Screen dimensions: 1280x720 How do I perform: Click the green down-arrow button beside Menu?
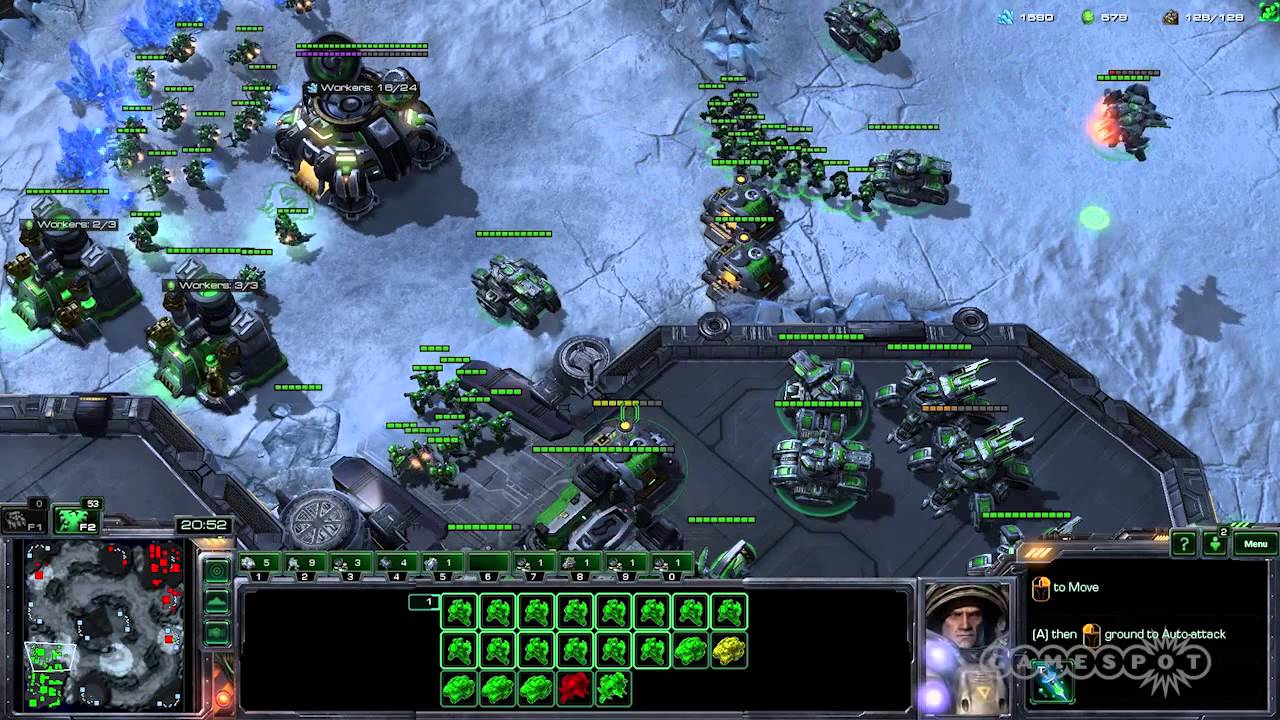click(1215, 544)
